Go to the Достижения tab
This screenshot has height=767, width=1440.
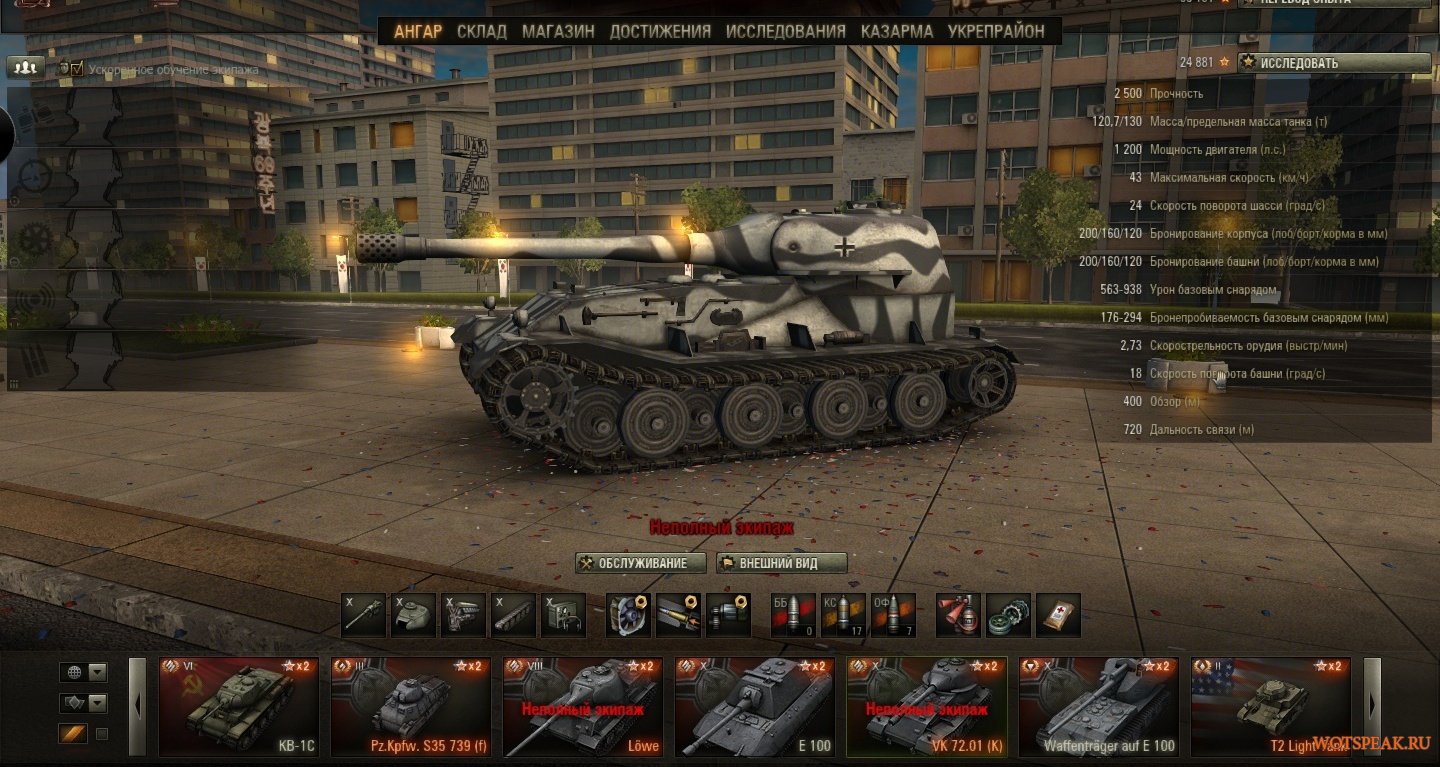pyautogui.click(x=660, y=31)
